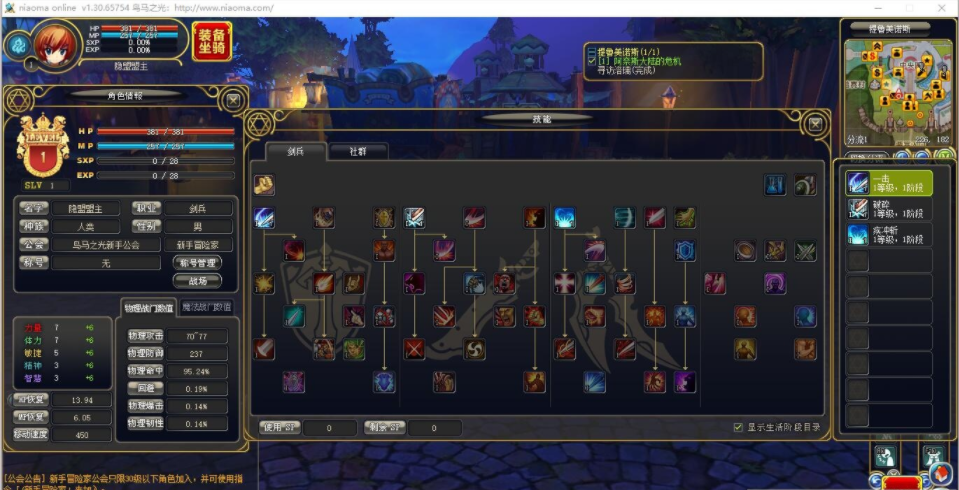
Task: Choose the 破碎 skill entry
Action: click(x=889, y=208)
